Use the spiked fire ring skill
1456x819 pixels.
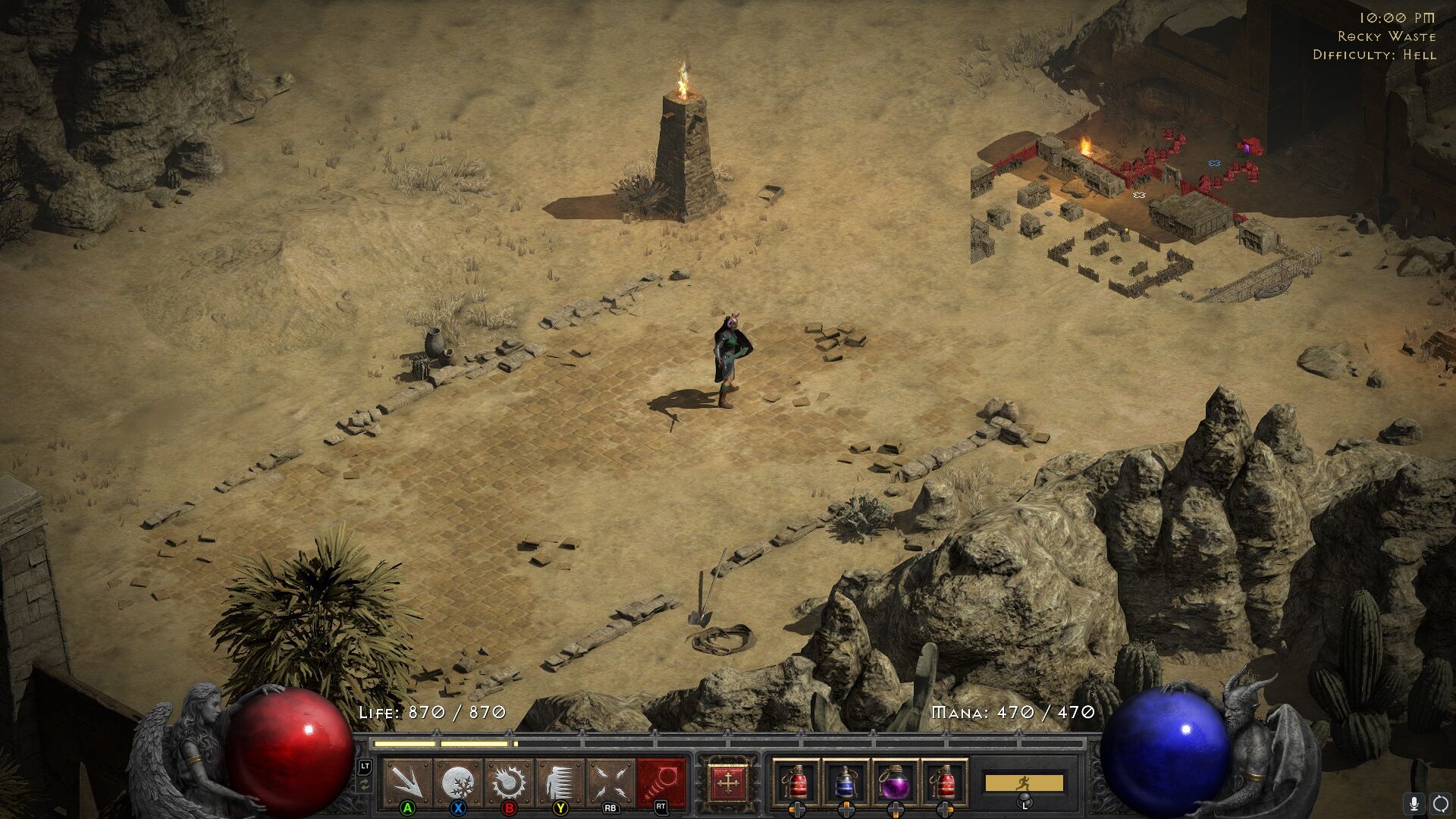coord(509,781)
